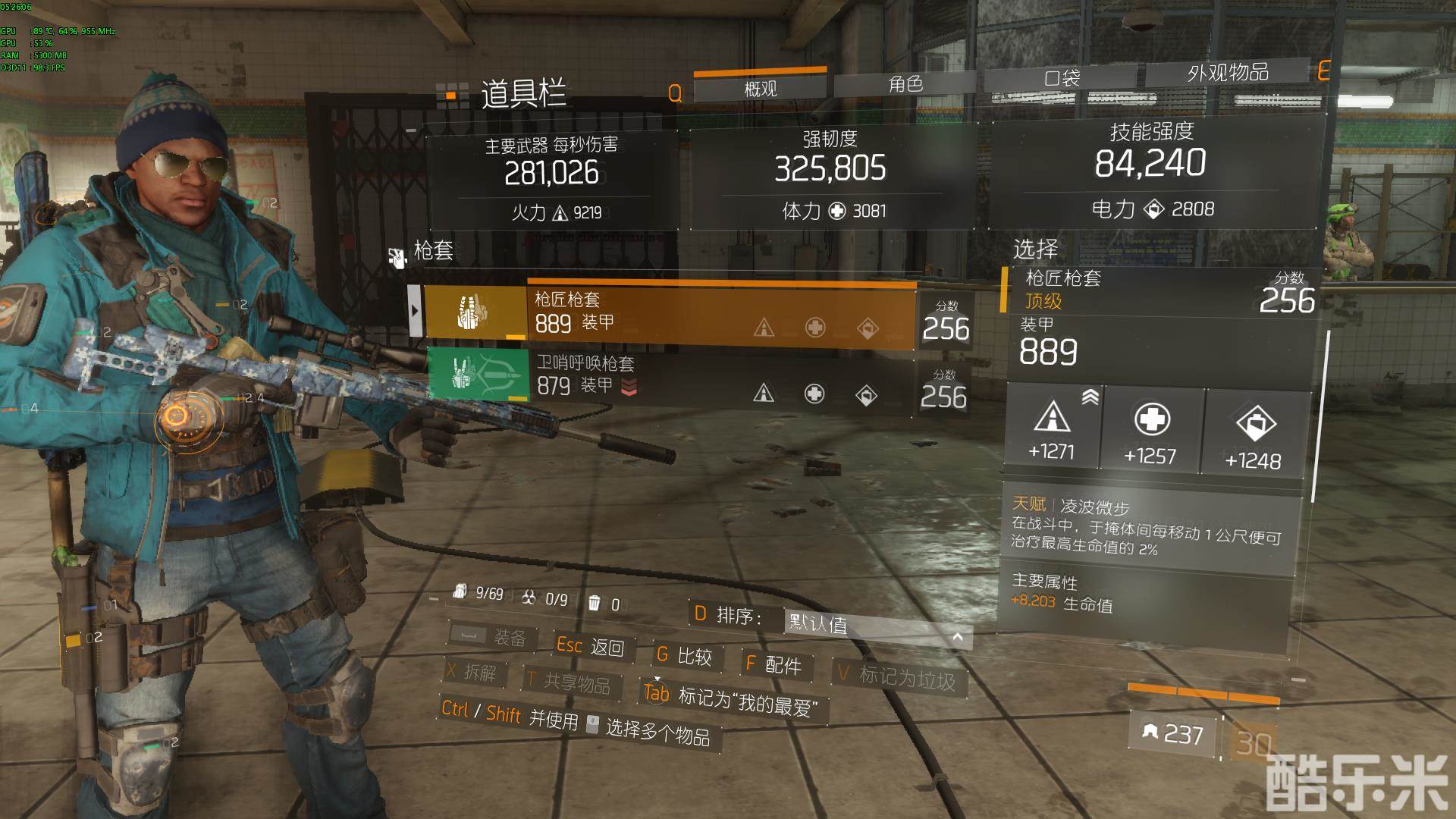Choose the 比较 compare button
1456x819 pixels.
coord(686,656)
